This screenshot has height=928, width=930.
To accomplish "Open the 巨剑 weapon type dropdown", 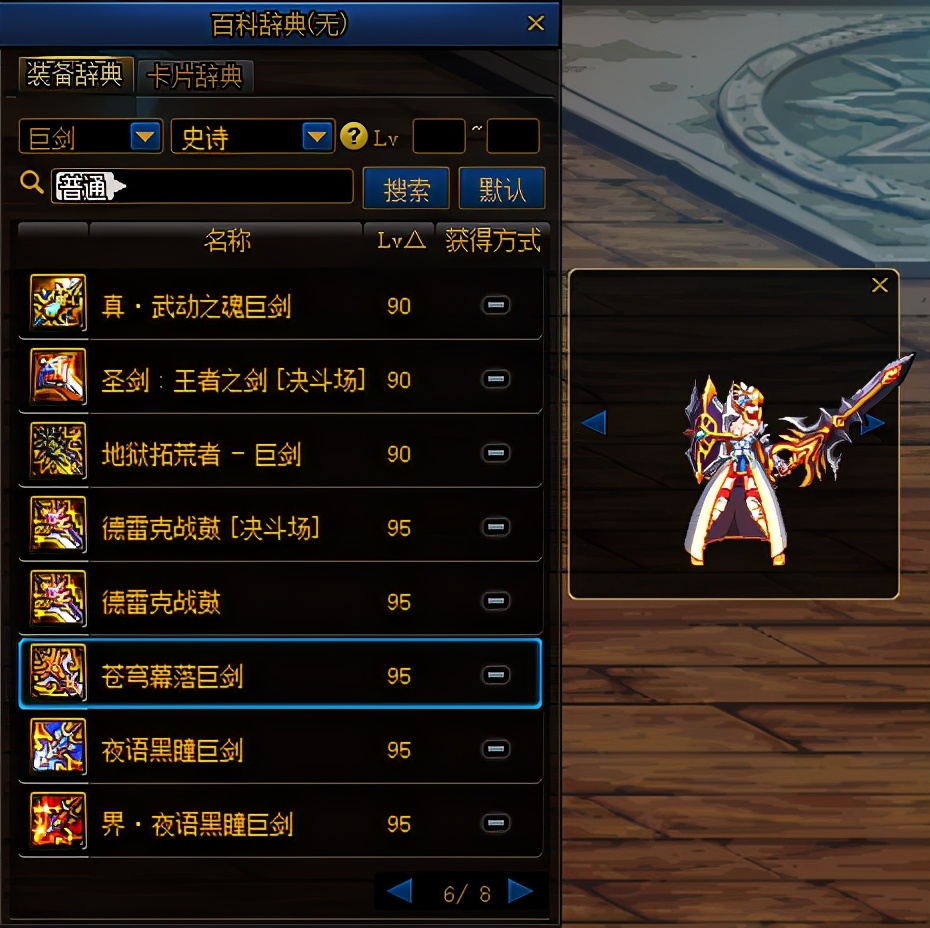I will [146, 136].
